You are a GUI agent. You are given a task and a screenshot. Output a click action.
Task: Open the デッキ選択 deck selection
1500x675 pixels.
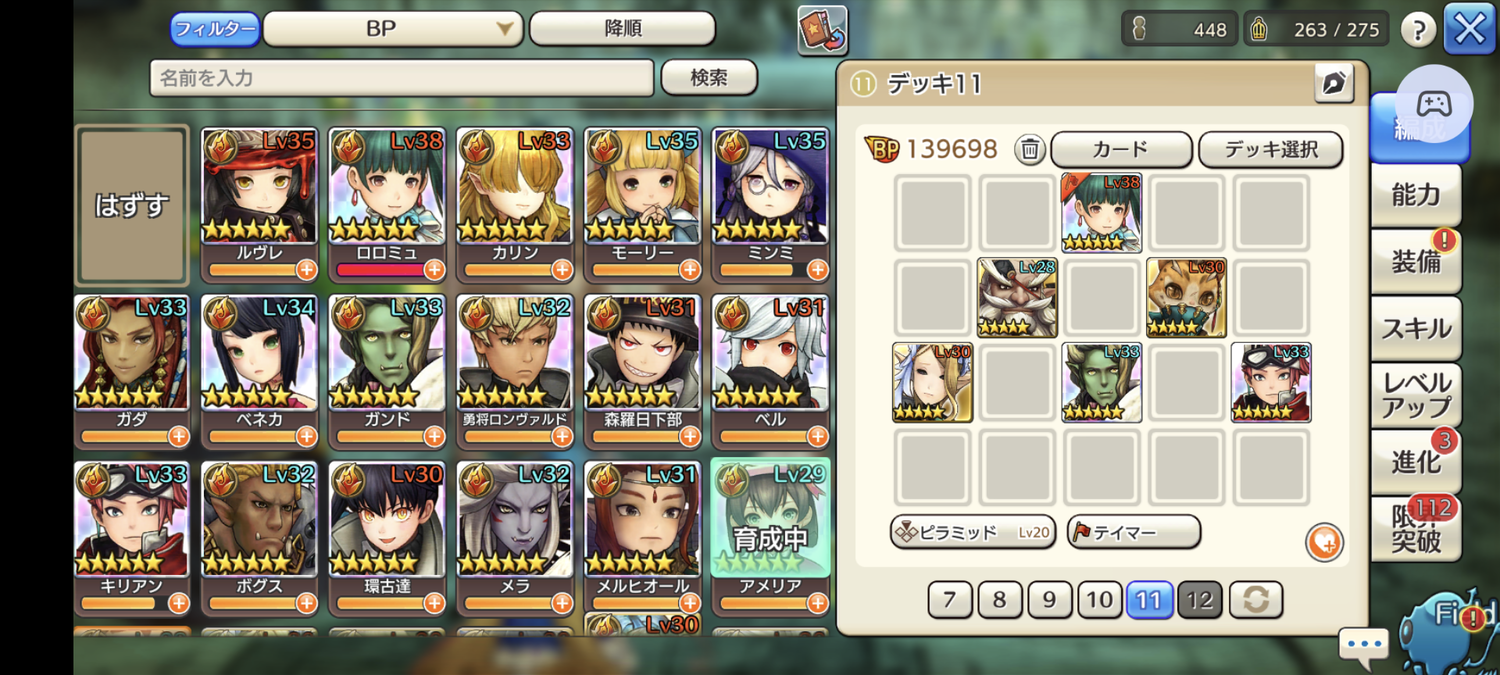[1270, 149]
